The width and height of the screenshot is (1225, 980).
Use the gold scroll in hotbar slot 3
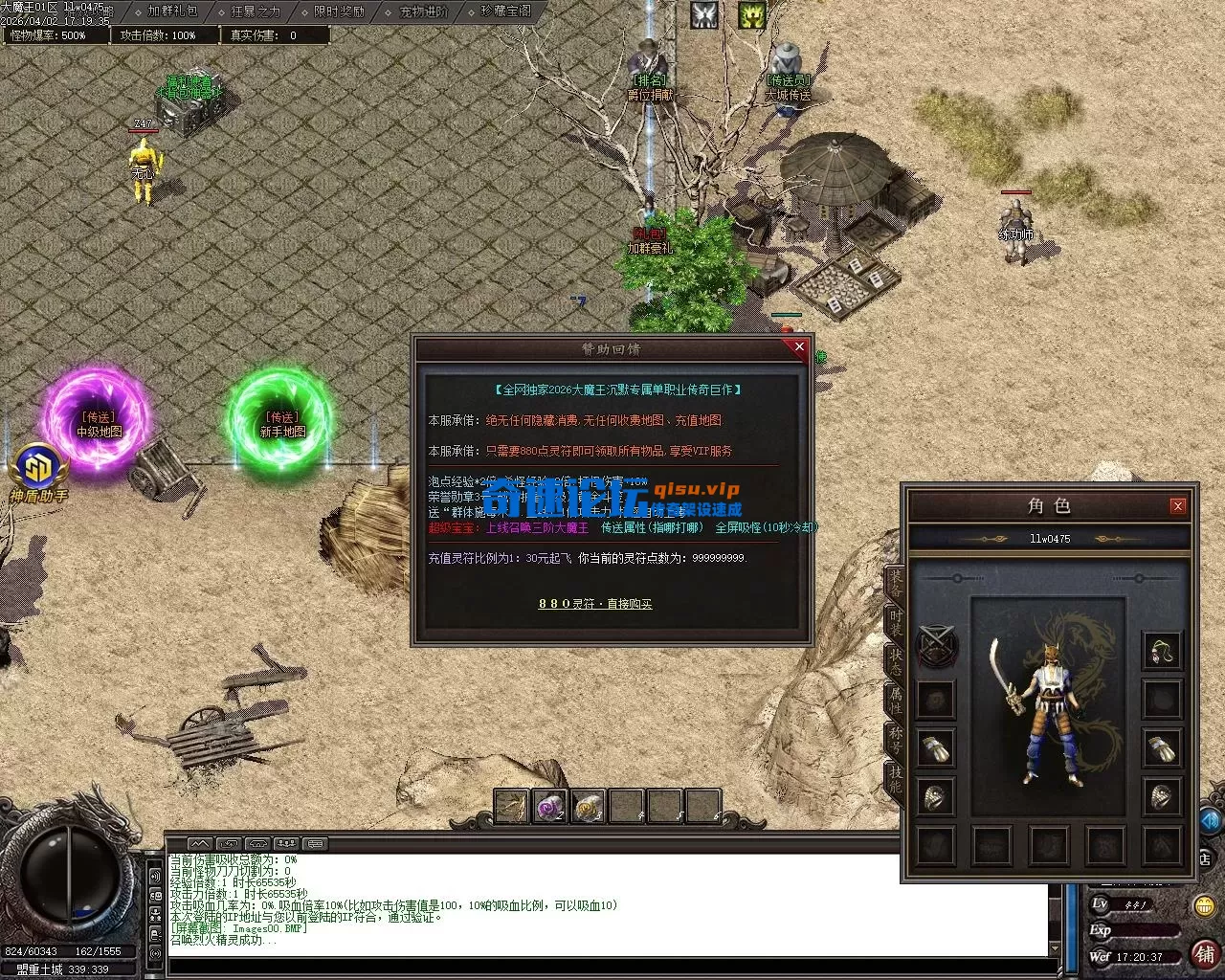tap(589, 807)
